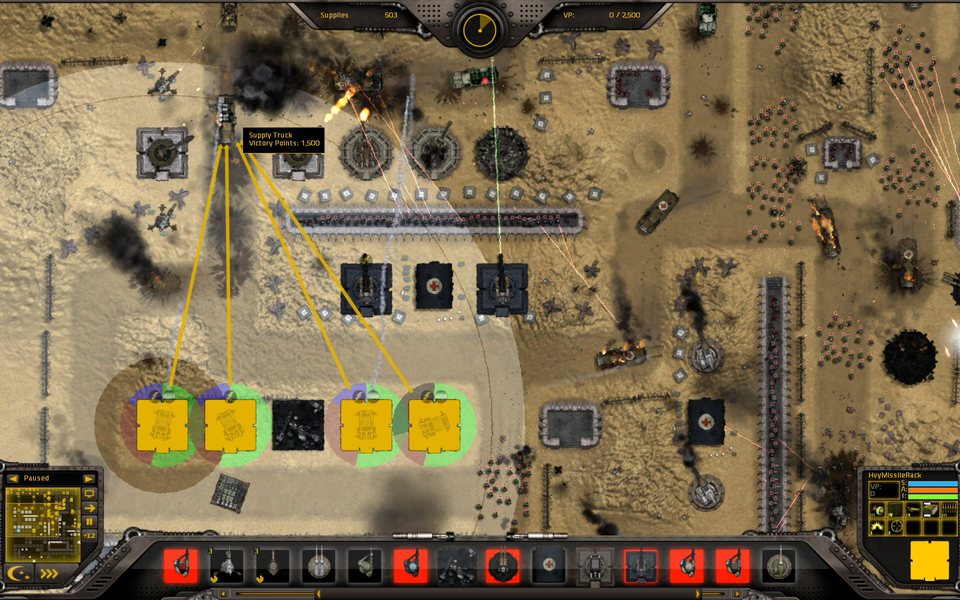Select the green round turret at bar's end
Viewport: 960px width, 600px height.
coord(778,565)
